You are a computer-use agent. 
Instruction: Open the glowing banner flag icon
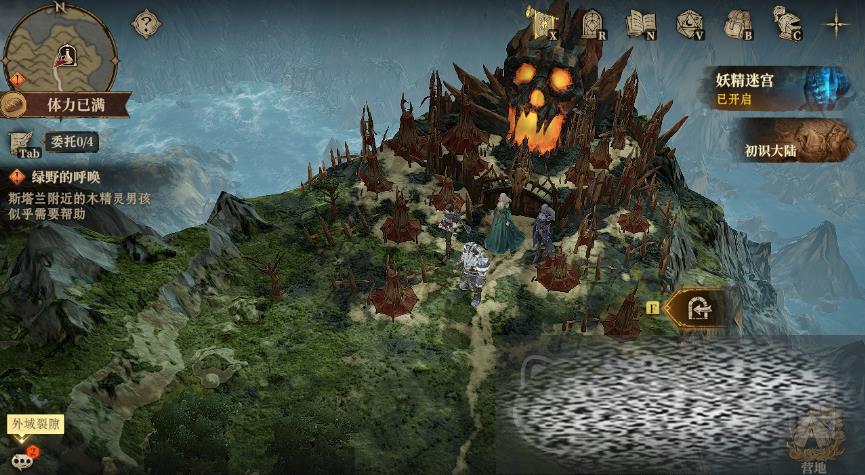pyautogui.click(x=541, y=22)
